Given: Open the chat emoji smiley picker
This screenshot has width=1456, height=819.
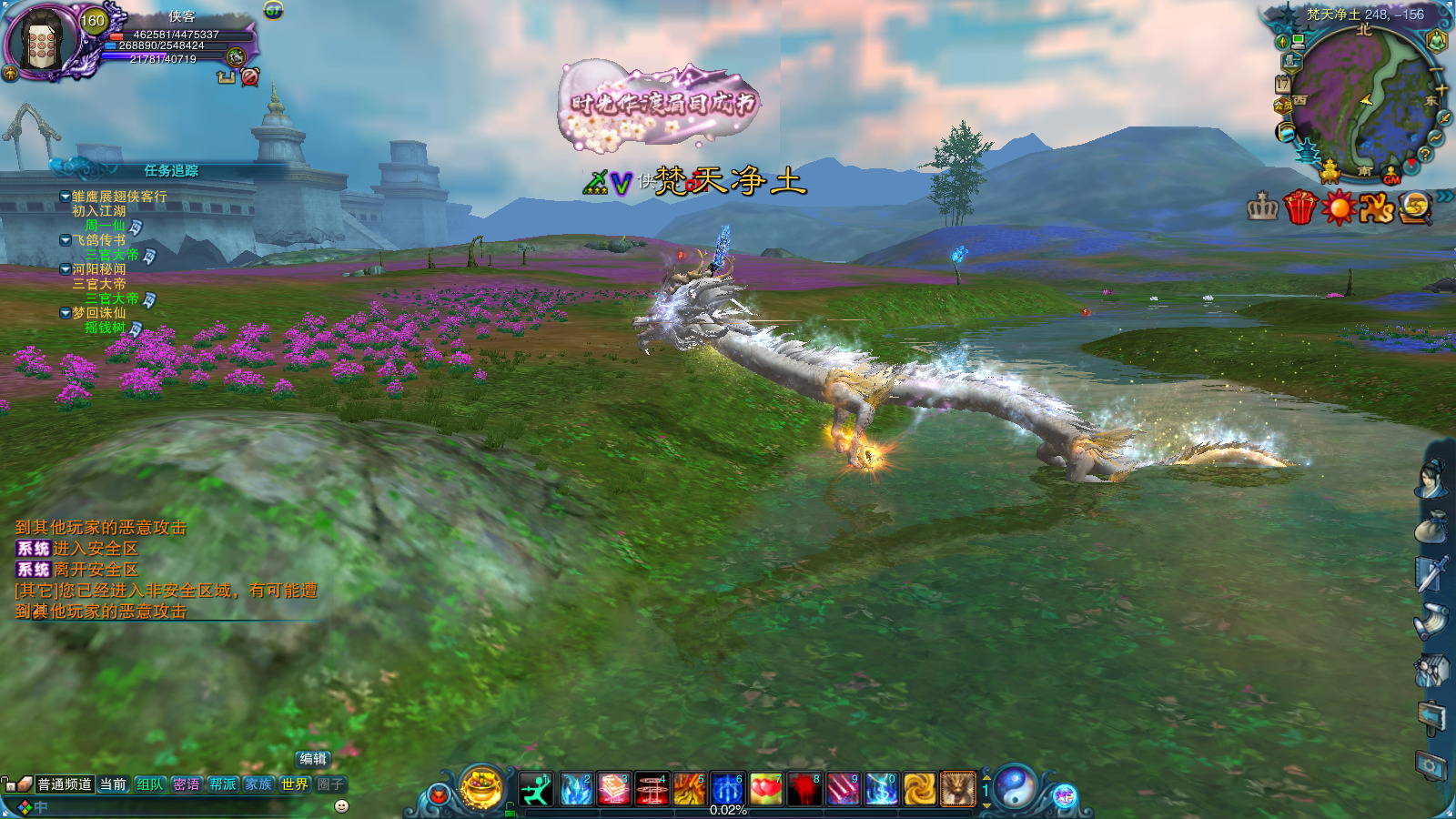Looking at the screenshot, I should click(x=342, y=806).
